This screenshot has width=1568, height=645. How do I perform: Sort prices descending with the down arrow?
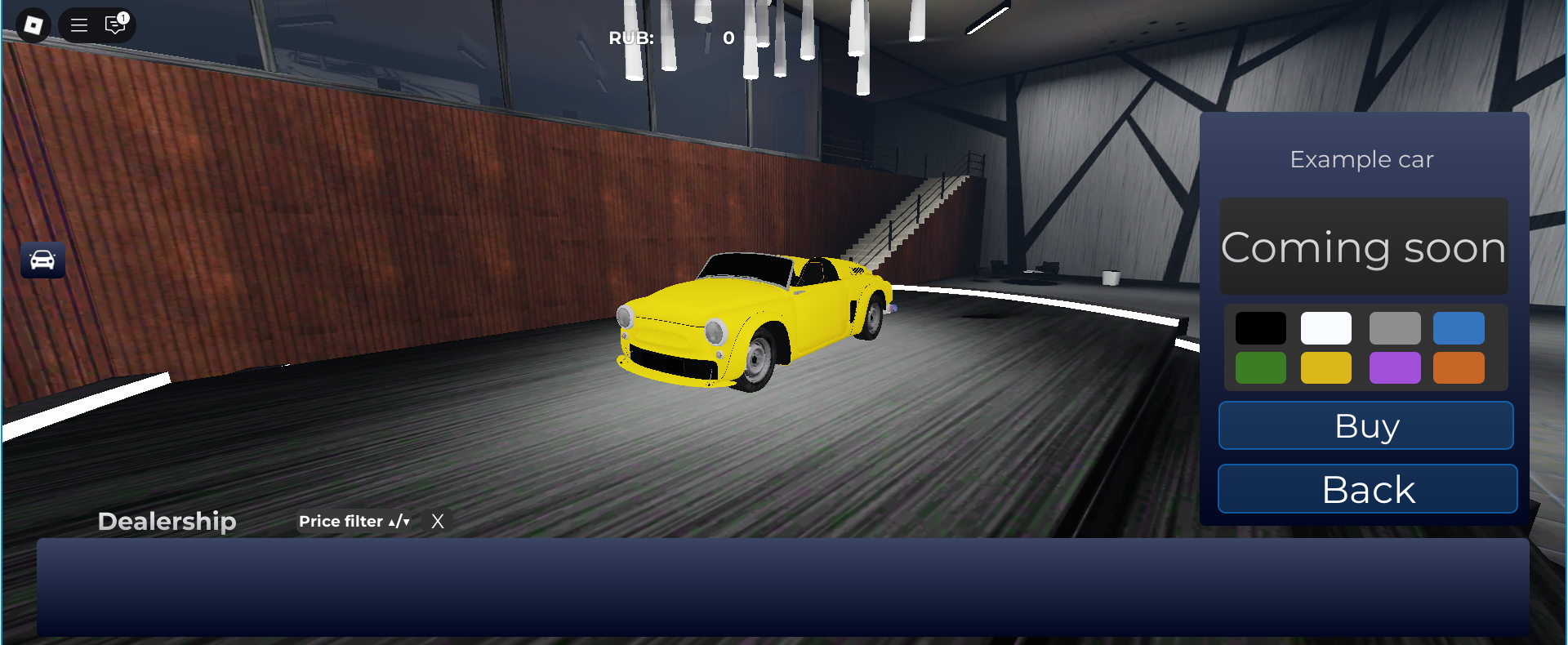click(x=404, y=523)
